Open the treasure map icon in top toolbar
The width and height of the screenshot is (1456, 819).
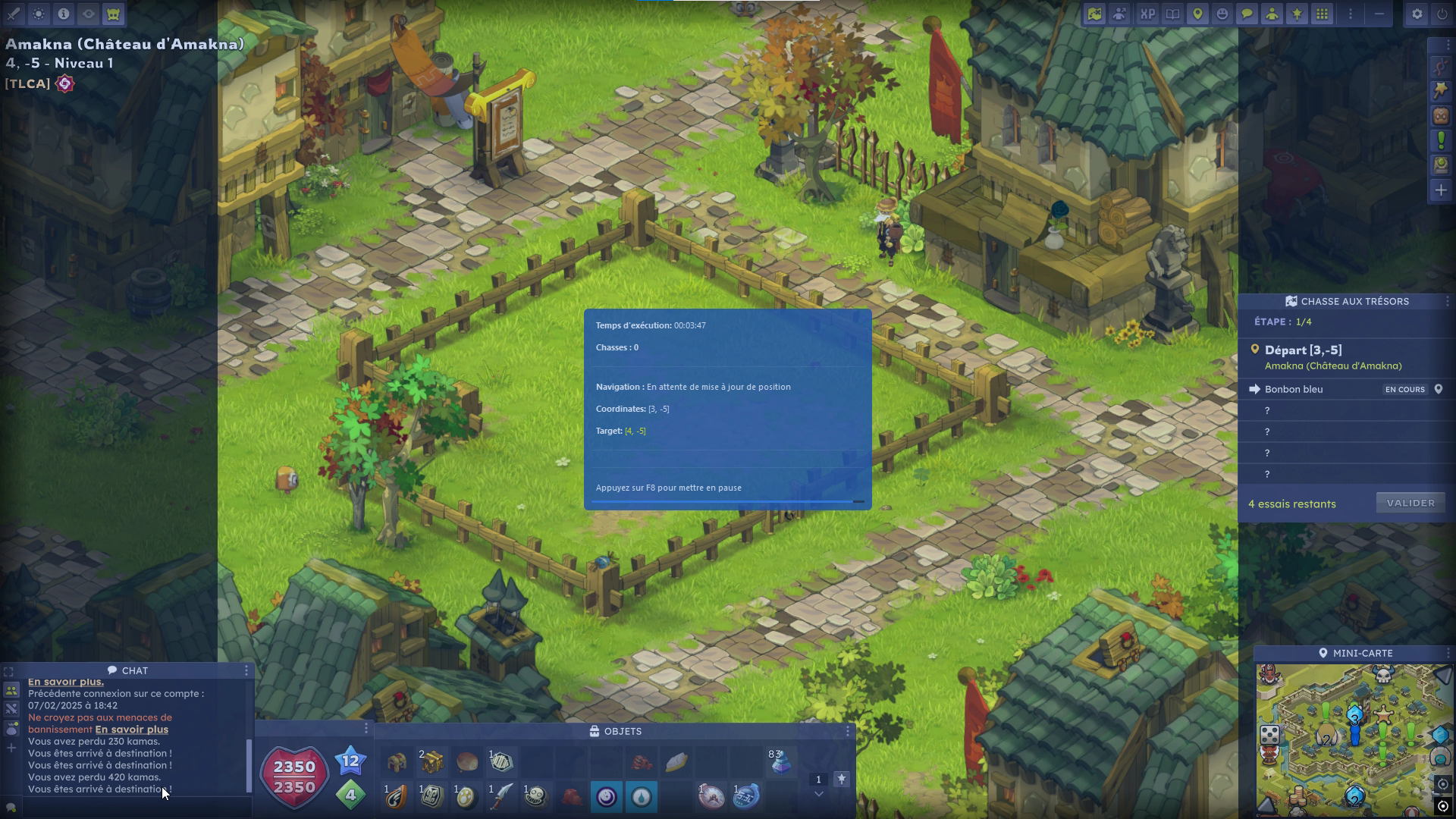[x=1094, y=14]
